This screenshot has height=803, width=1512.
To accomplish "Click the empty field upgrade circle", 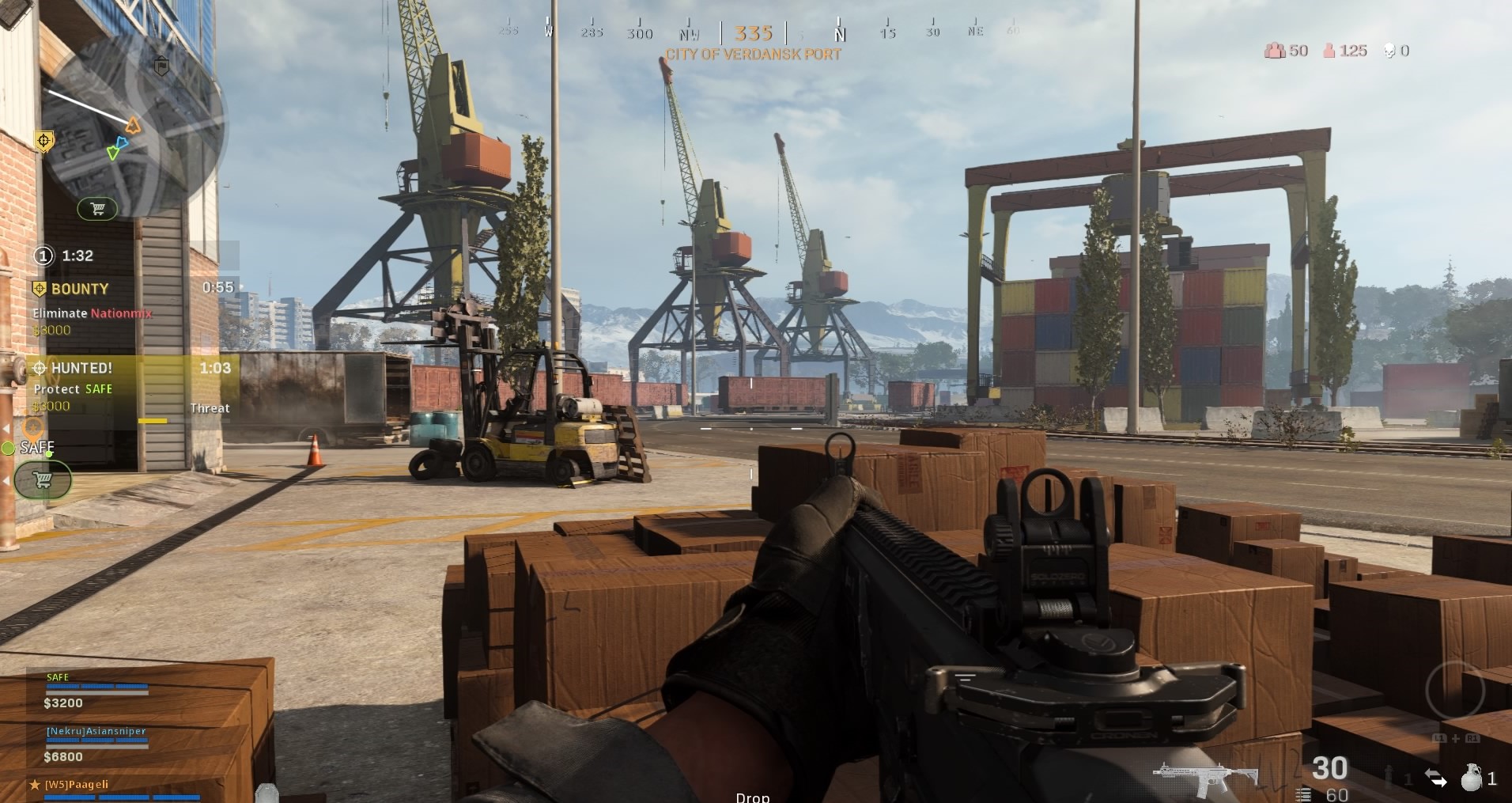I will point(1455,690).
